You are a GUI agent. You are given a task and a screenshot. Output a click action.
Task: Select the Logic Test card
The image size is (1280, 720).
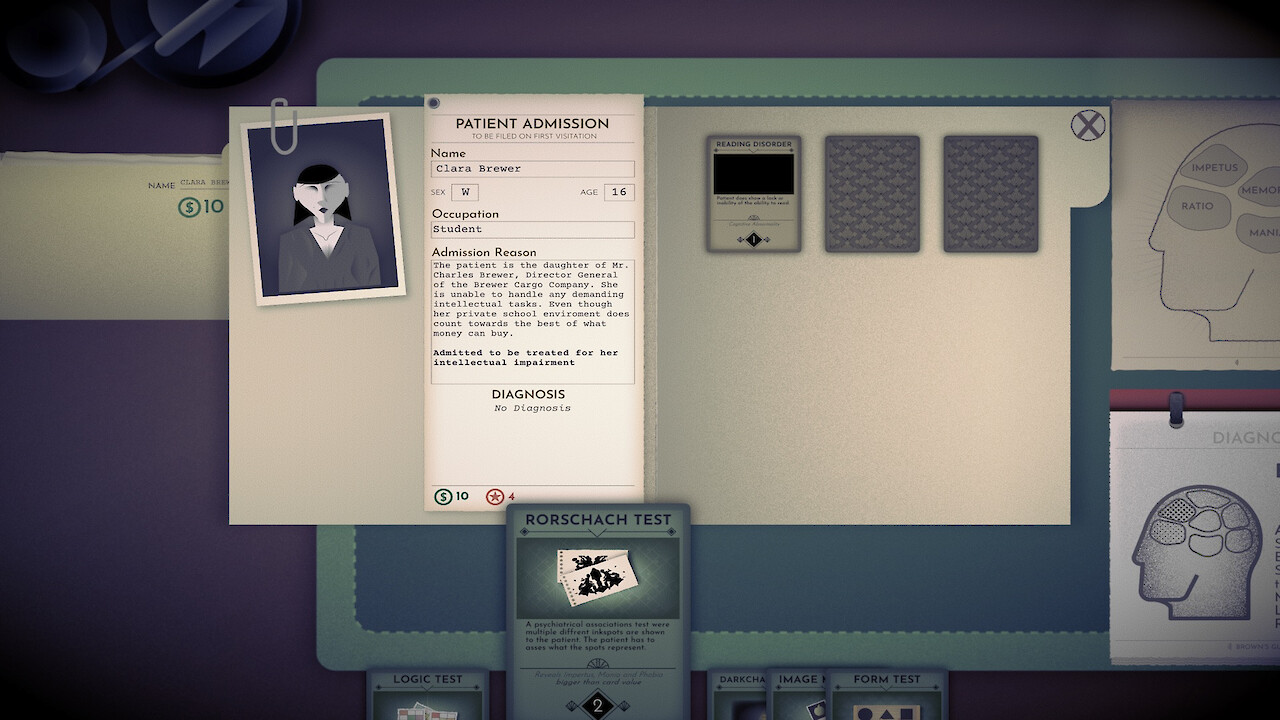(x=428, y=696)
